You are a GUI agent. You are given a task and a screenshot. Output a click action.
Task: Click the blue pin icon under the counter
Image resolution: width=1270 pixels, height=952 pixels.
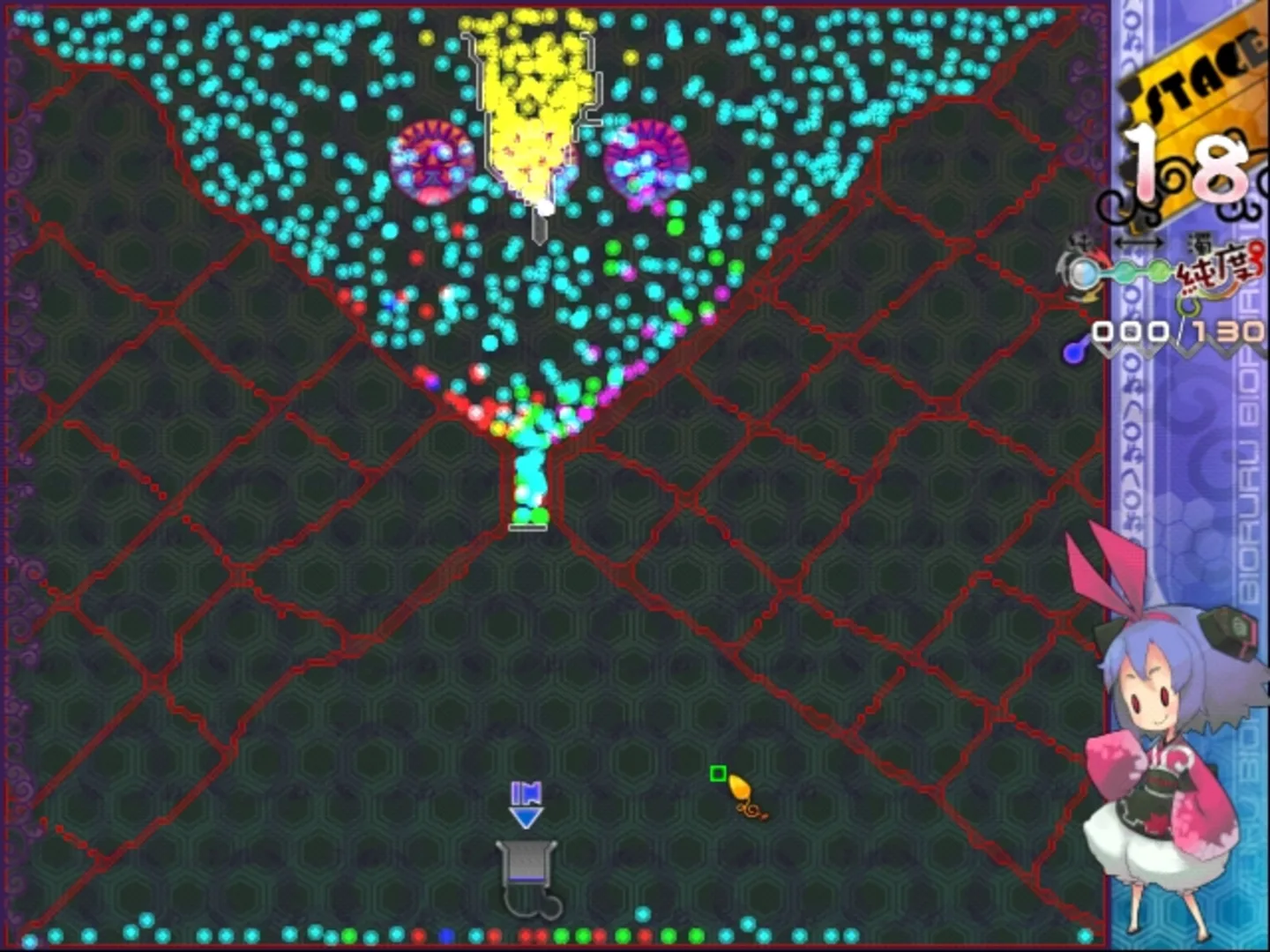click(x=1073, y=351)
